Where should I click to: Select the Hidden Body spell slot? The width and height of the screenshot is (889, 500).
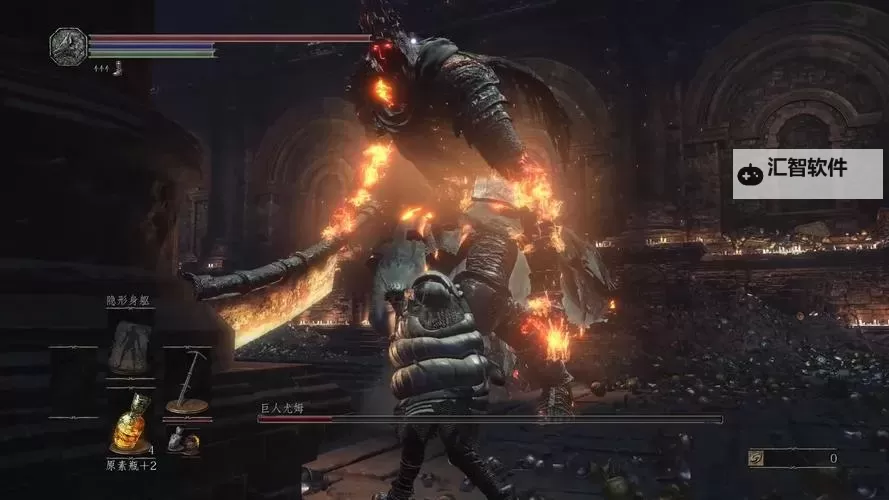[130, 345]
